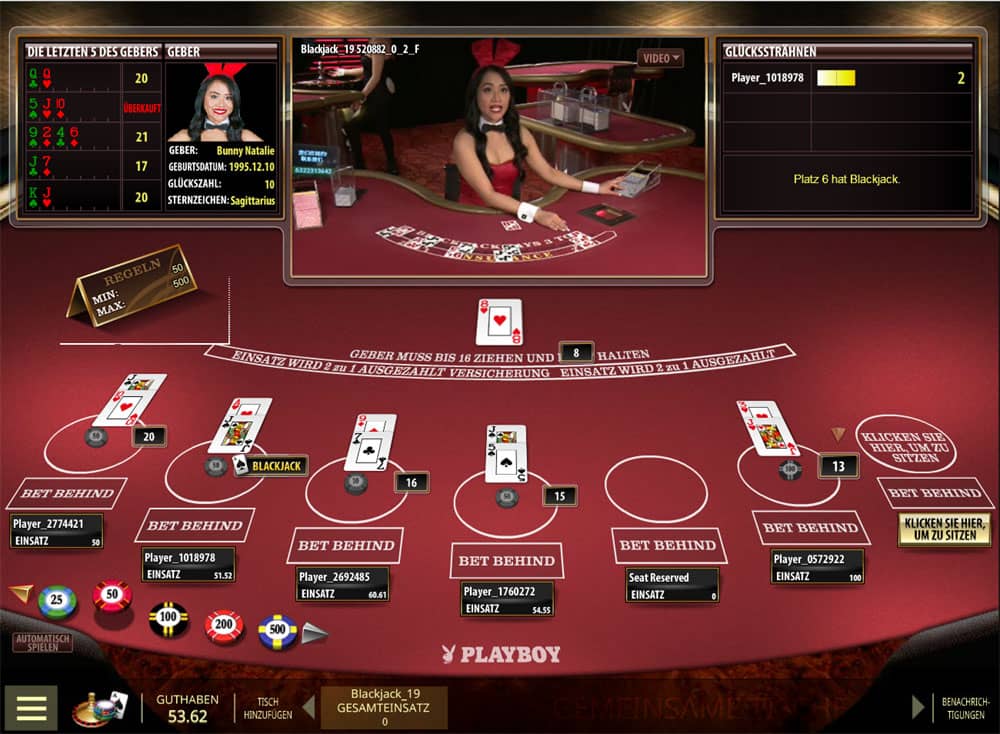1000x734 pixels.
Task: Choose the red 50 chip
Action: point(112,596)
